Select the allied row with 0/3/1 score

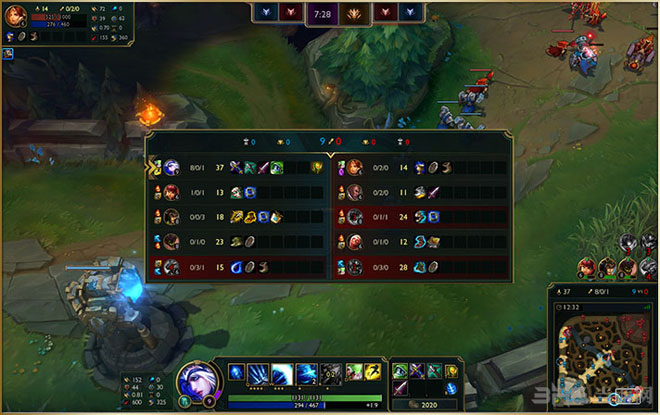click(x=240, y=266)
